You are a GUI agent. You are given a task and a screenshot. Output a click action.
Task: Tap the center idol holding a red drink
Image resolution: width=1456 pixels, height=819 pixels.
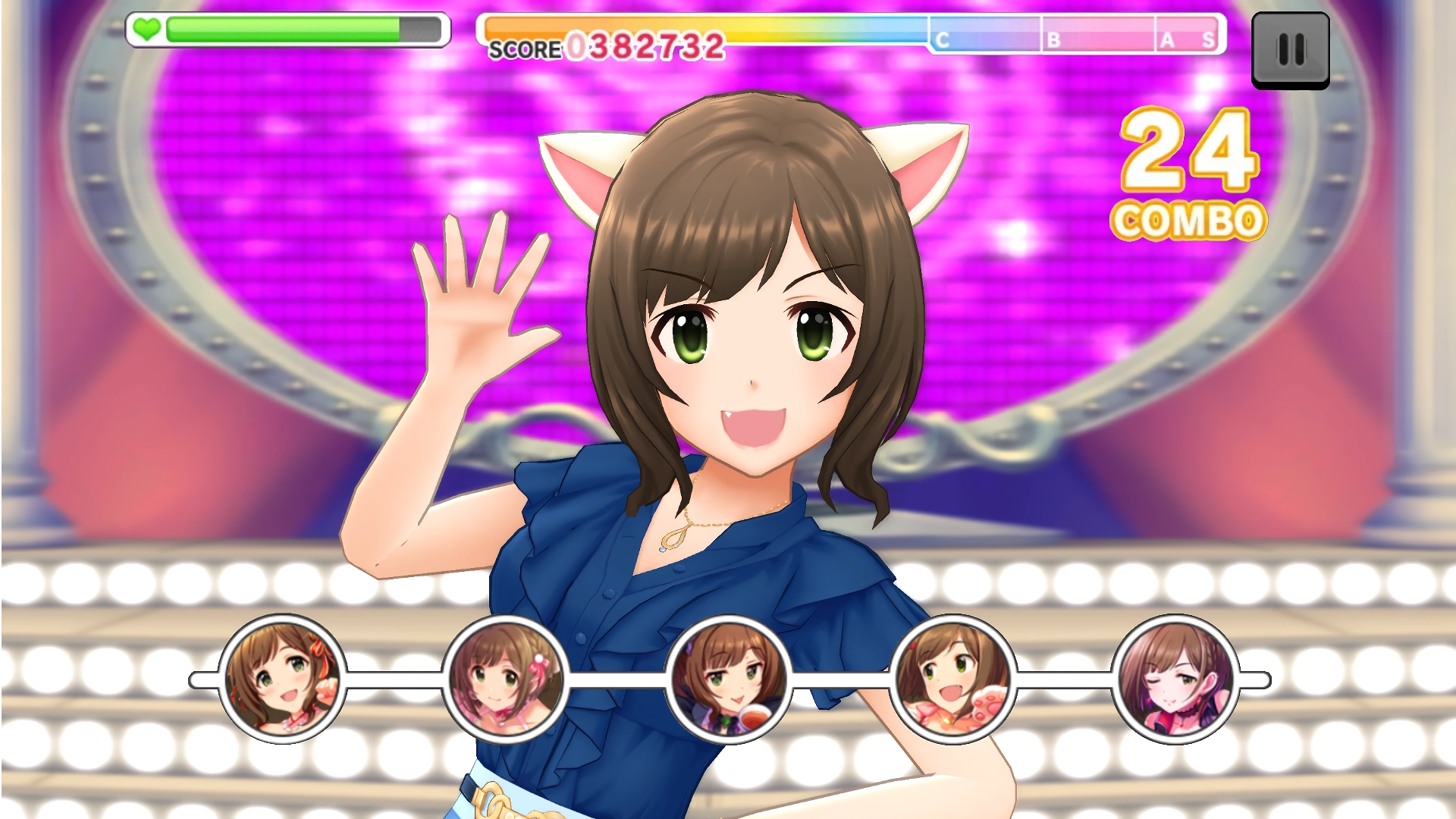729,679
